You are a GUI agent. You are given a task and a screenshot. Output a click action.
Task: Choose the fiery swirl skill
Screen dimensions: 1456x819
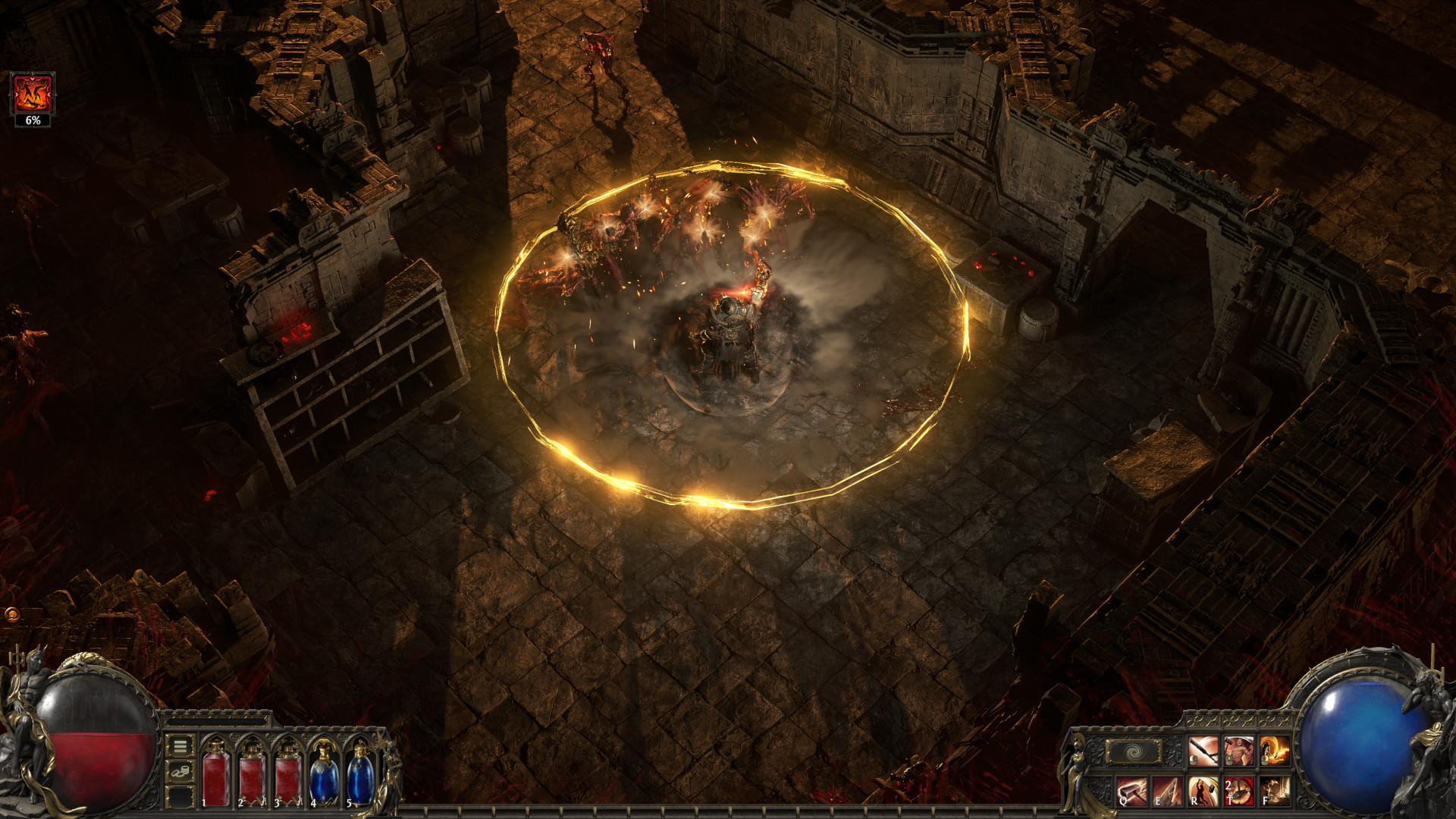pos(1274,751)
